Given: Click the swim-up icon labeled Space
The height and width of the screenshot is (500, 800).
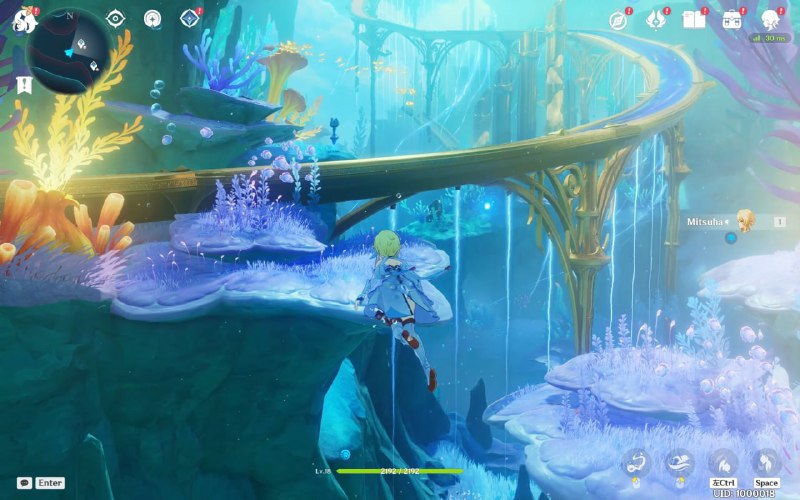Looking at the screenshot, I should [766, 462].
